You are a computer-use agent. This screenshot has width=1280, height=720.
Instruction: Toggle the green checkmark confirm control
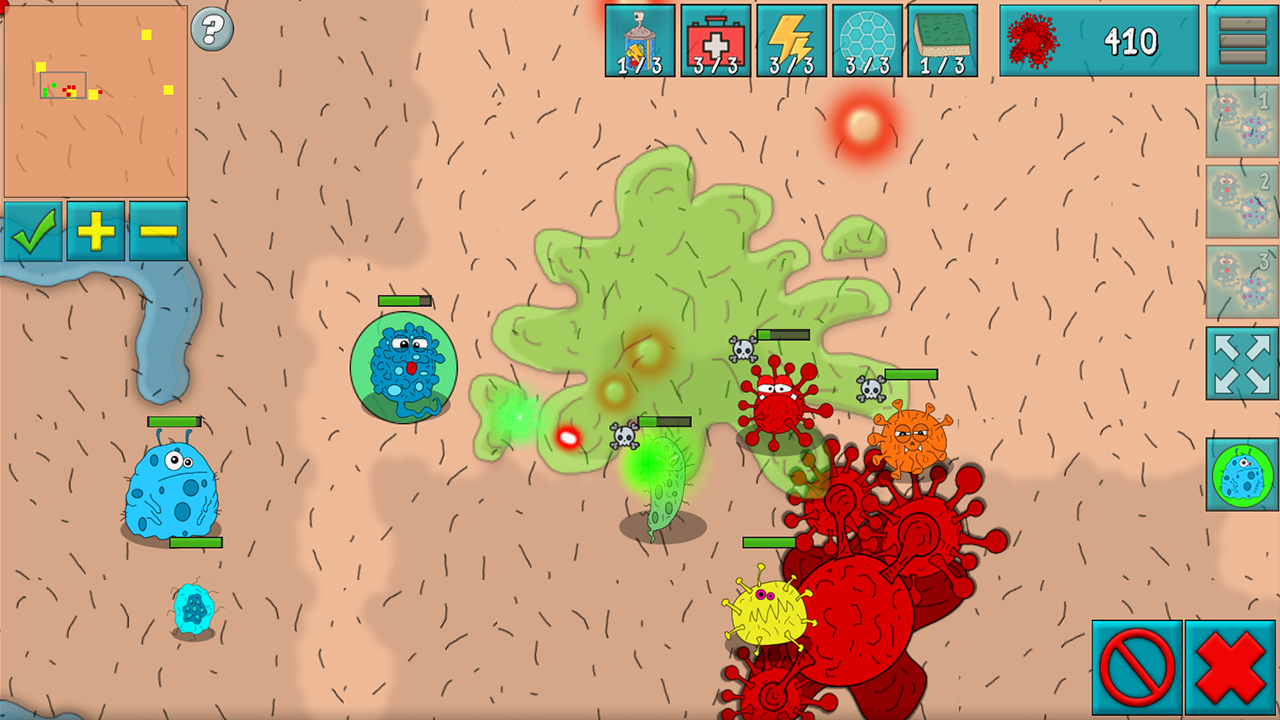(33, 232)
